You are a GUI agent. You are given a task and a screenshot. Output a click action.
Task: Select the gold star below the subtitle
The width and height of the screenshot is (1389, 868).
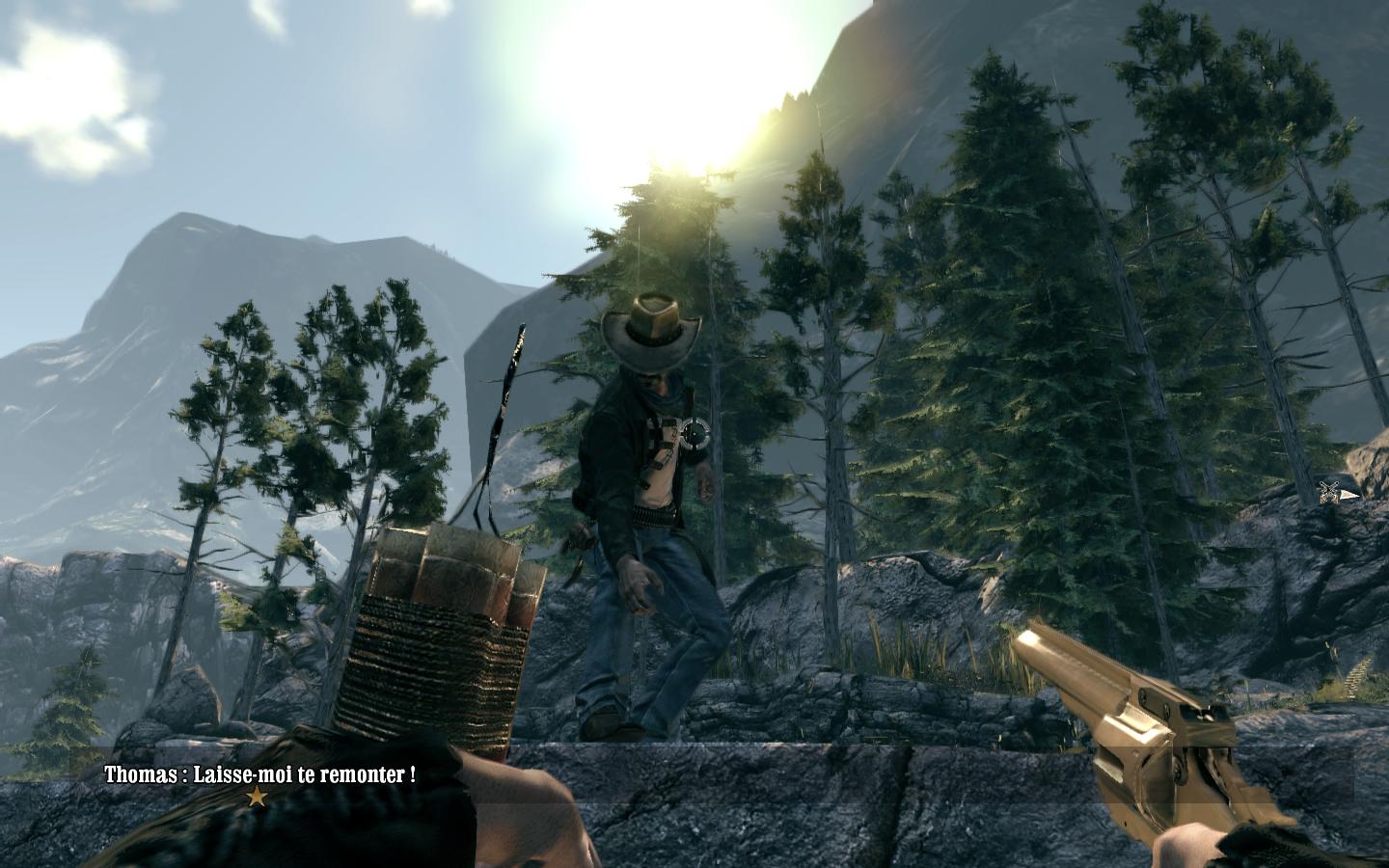257,797
